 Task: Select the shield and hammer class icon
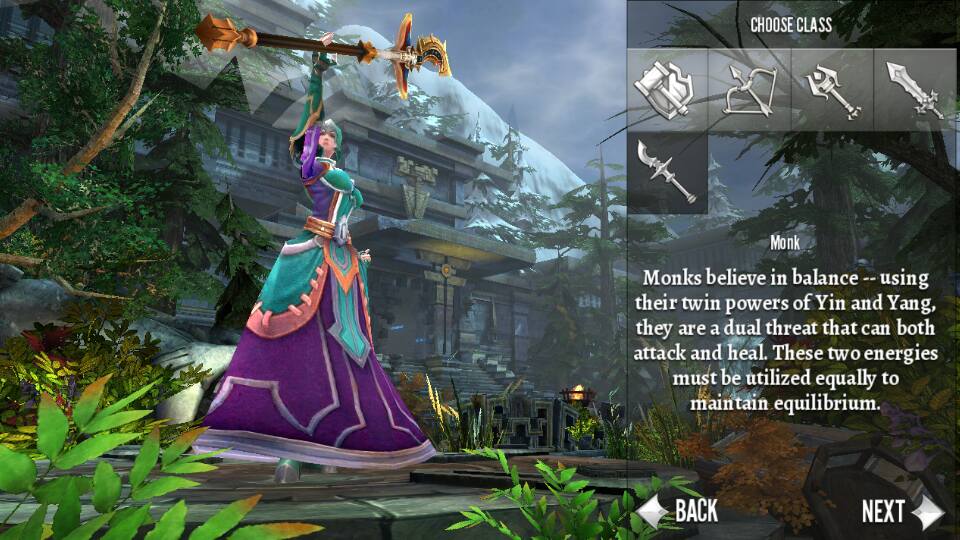668,90
